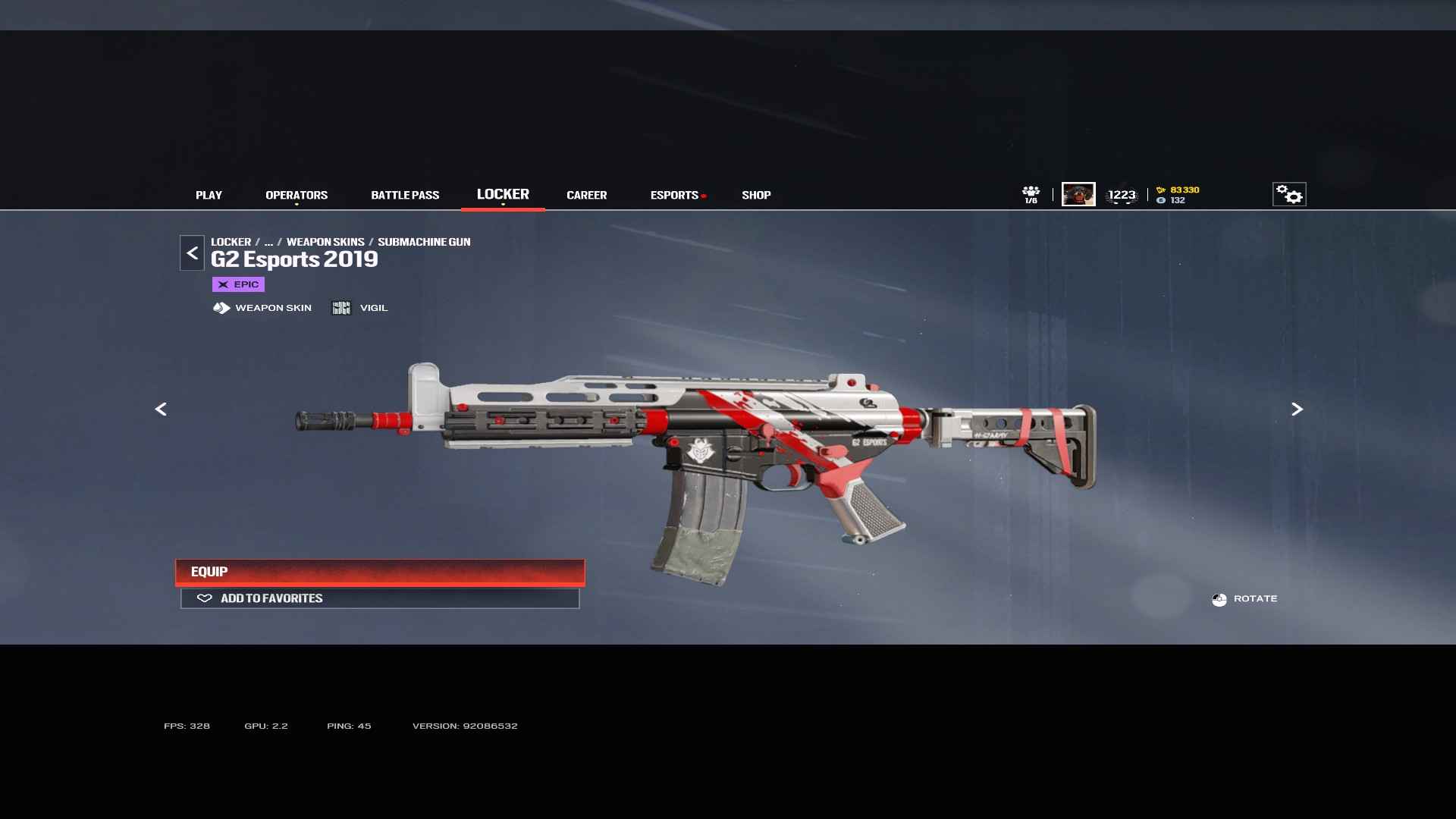Viewport: 1456px width, 819px height.
Task: Open the squad party icon
Action: (1031, 194)
